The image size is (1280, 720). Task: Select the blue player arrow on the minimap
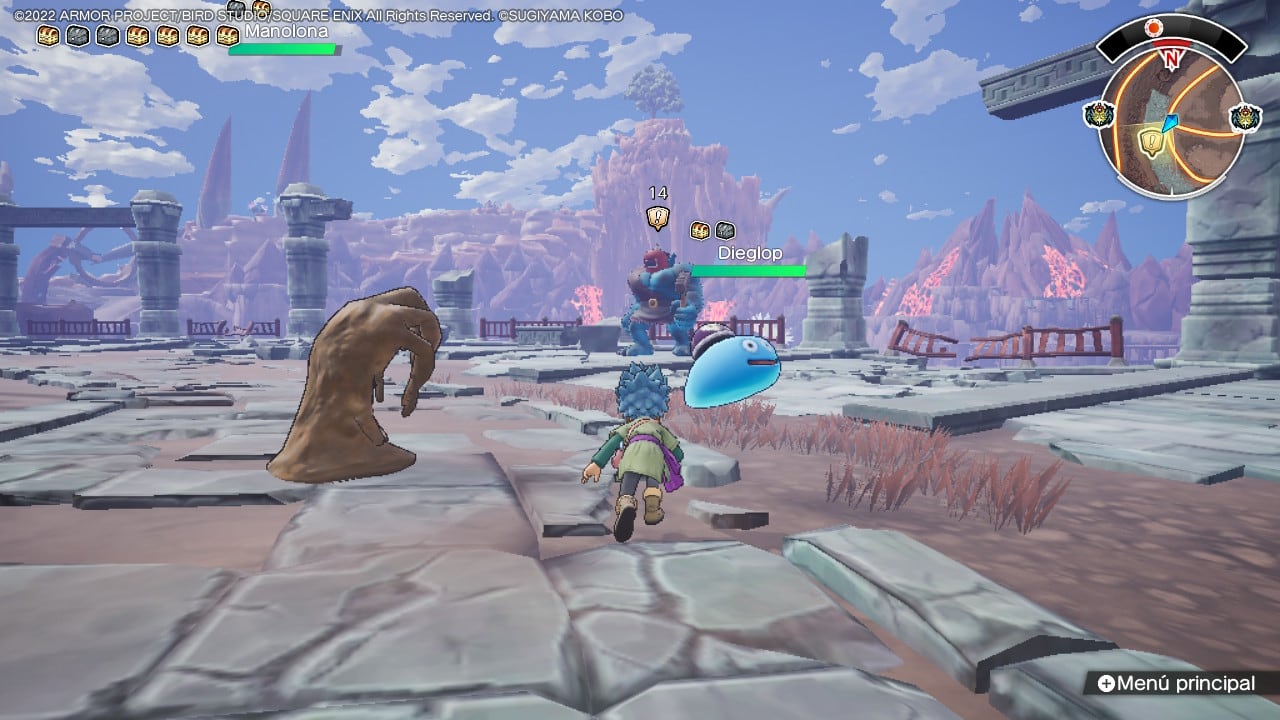point(1170,122)
